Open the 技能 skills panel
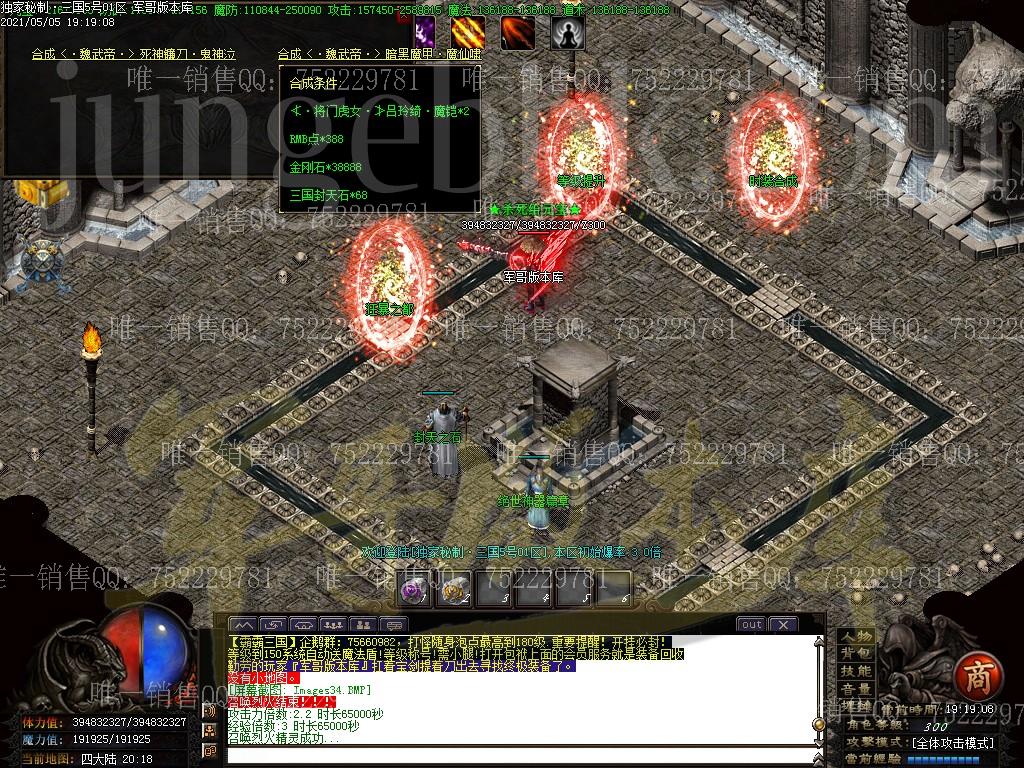This screenshot has height=768, width=1024. [x=855, y=671]
